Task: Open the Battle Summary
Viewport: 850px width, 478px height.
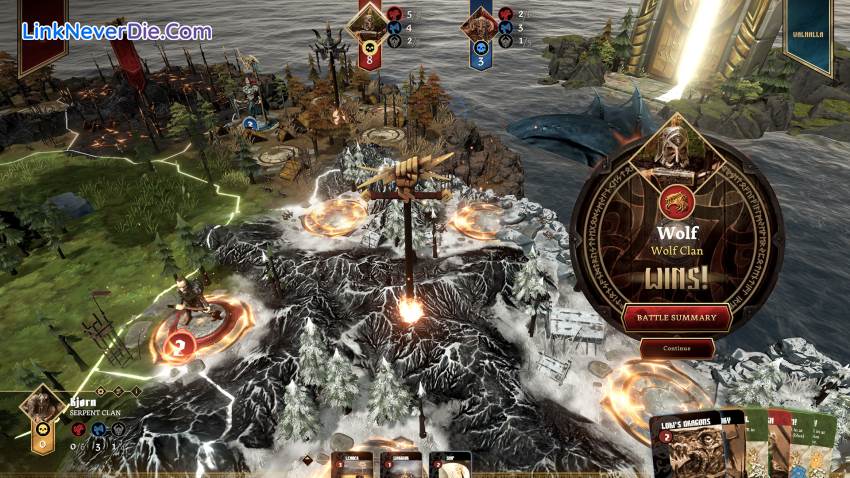Action: (x=677, y=318)
